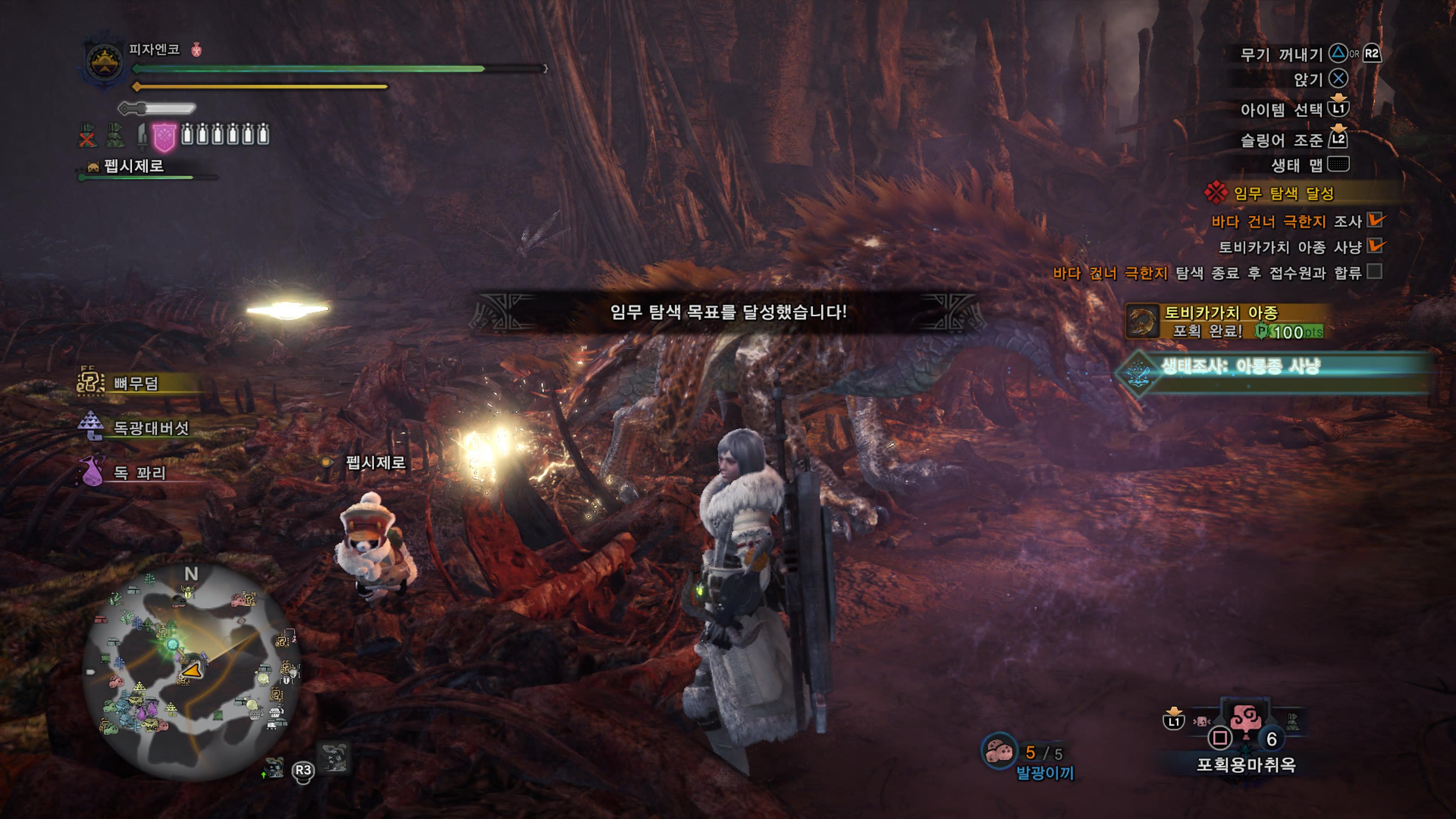Select the 접수원과 합류 unfinished objective
1456x819 pixels.
(1207, 273)
